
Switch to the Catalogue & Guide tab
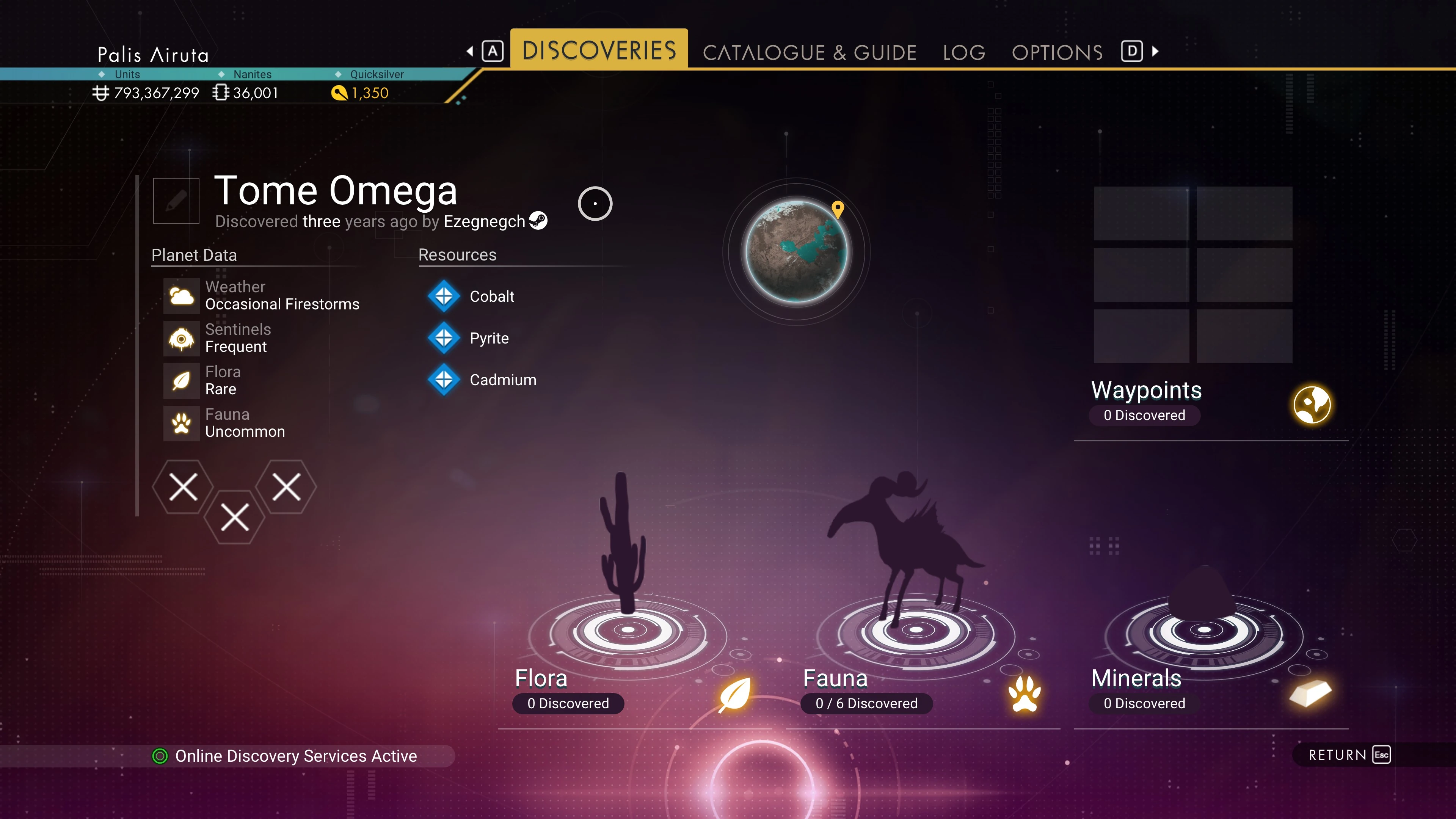point(809,53)
